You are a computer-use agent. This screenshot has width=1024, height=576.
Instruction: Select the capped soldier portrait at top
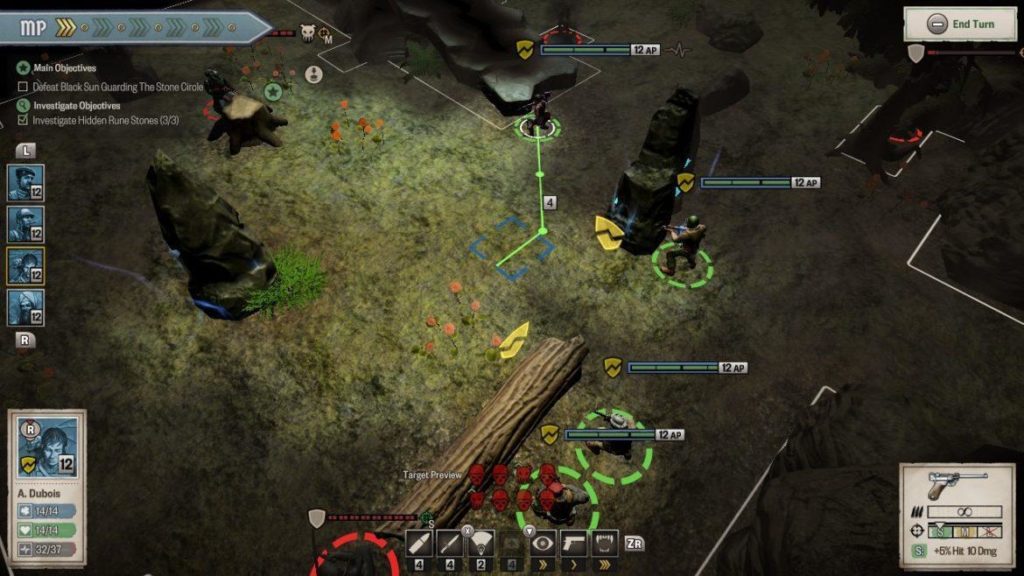(26, 182)
